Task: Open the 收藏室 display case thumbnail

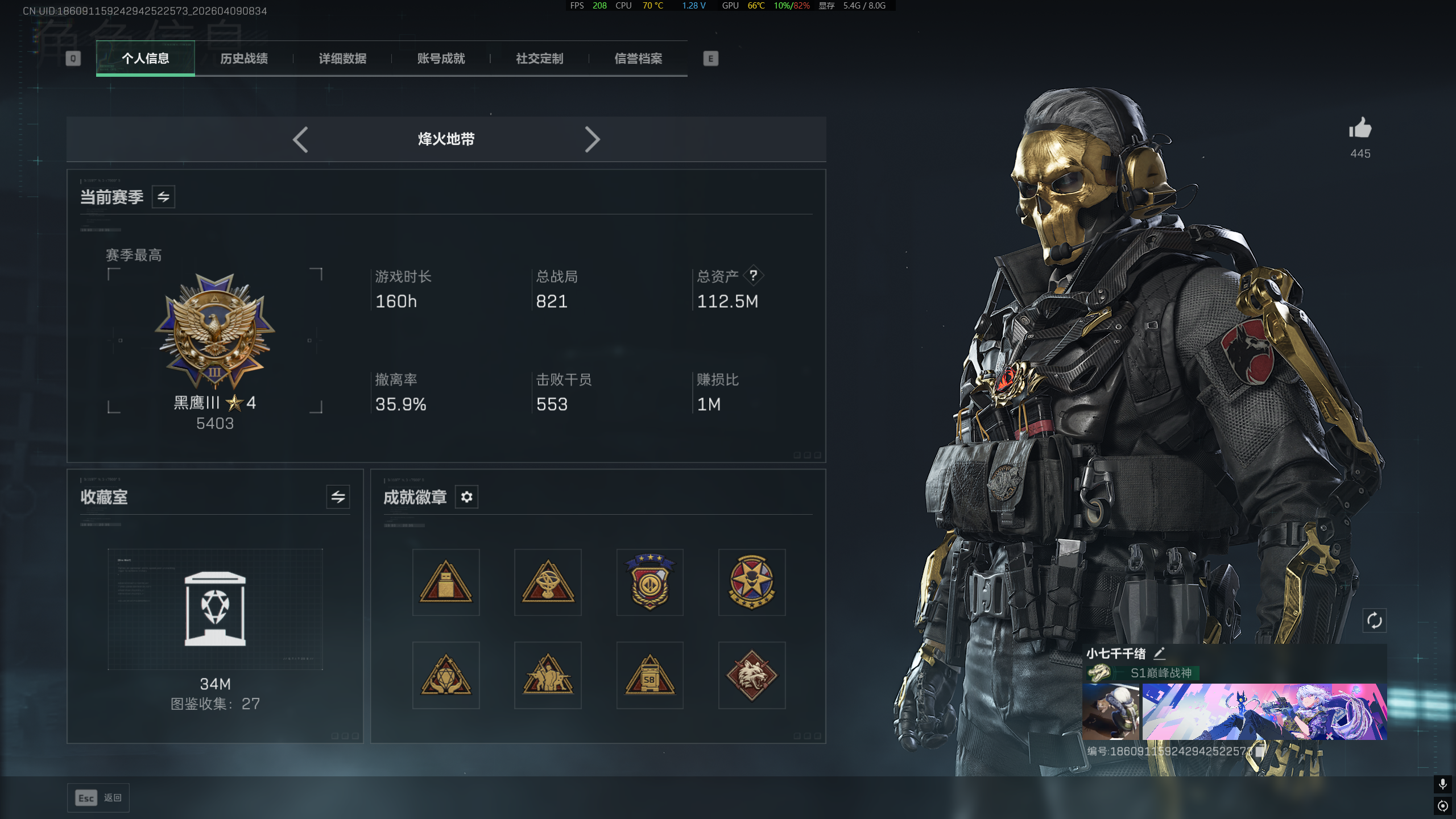Action: tap(215, 609)
